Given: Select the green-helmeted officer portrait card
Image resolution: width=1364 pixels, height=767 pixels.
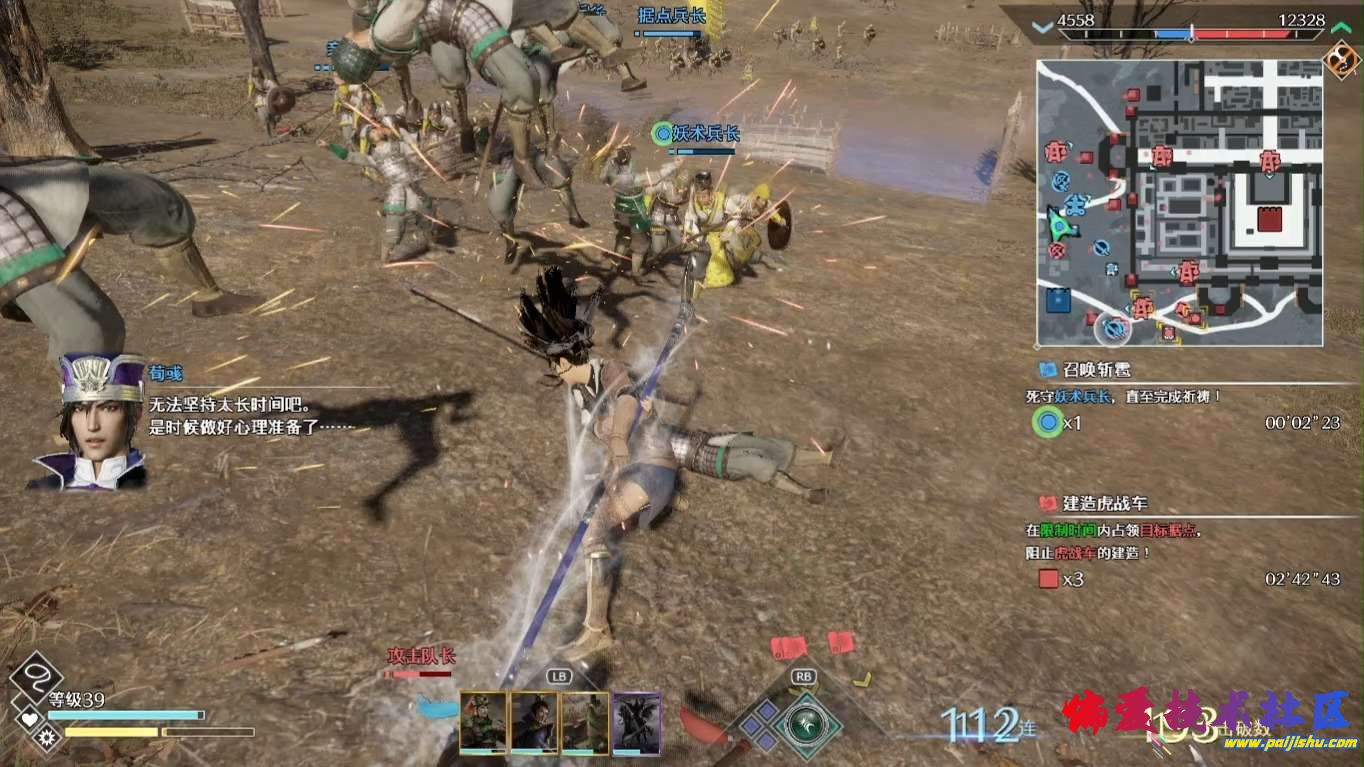Looking at the screenshot, I should [x=484, y=721].
